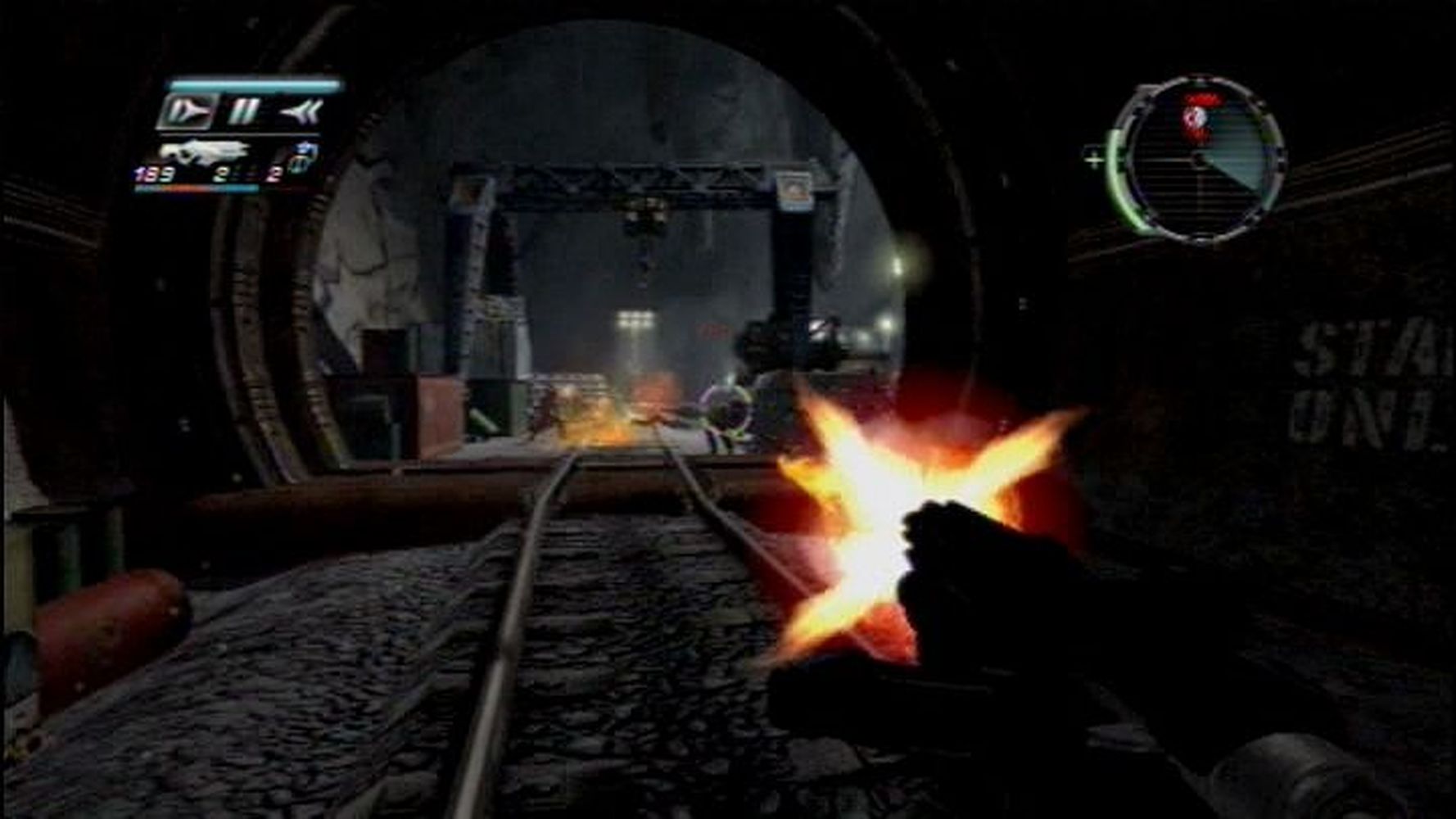This screenshot has height=819, width=1456.
Task: Click the equipped rifle weapon icon
Action: (x=205, y=152)
